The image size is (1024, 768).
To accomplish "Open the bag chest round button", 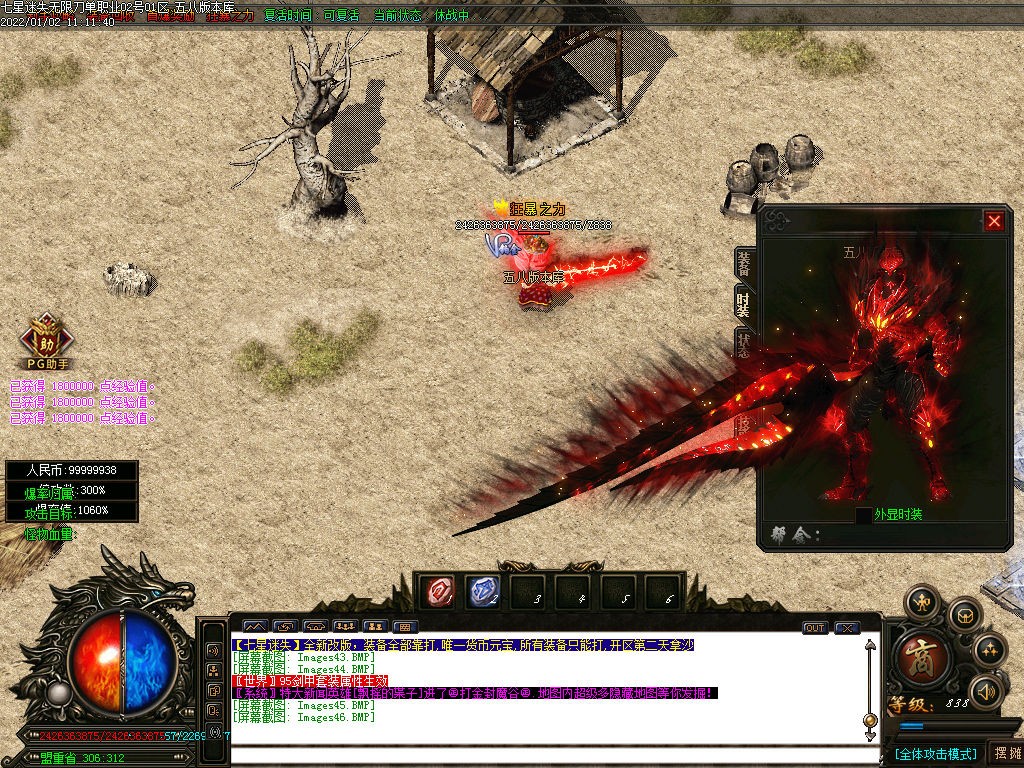I will click(x=964, y=614).
